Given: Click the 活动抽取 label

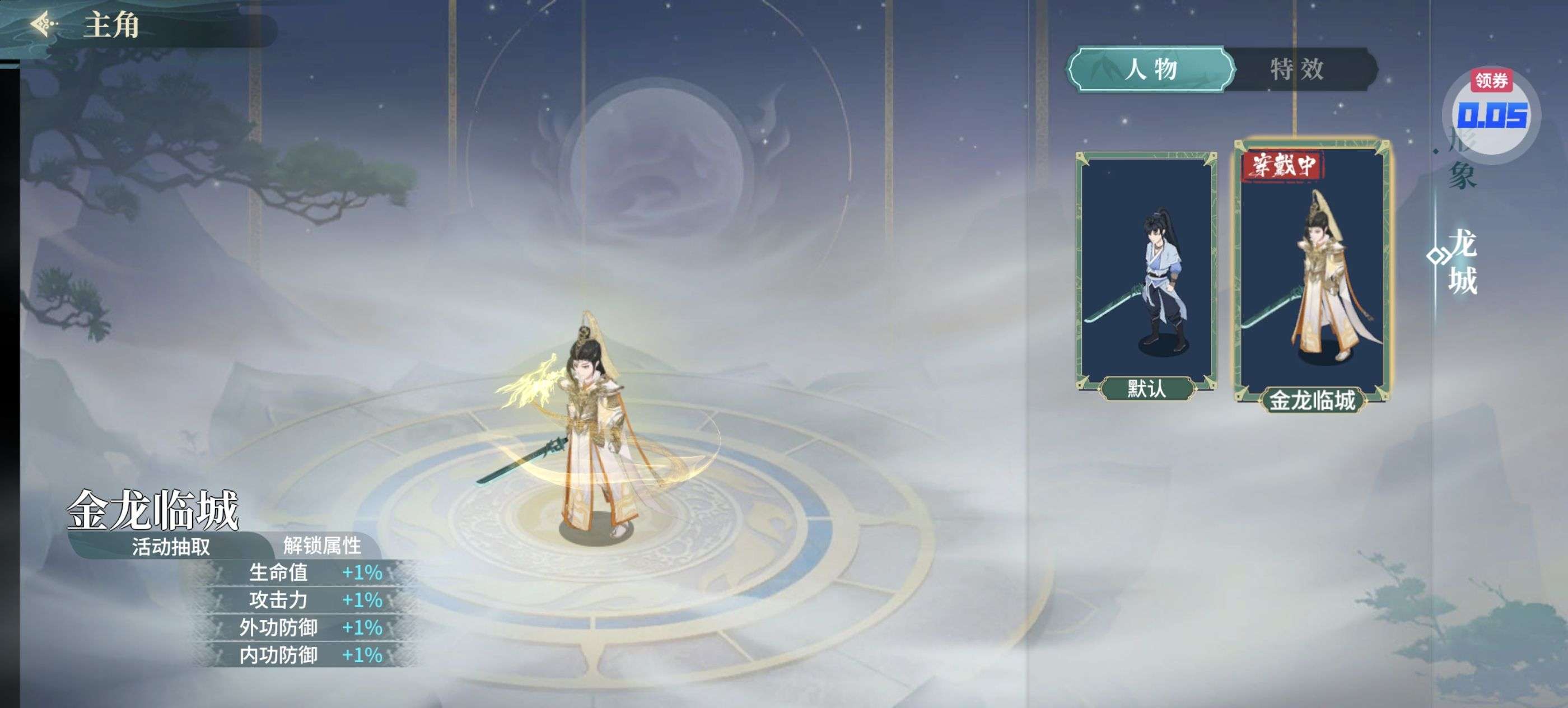Looking at the screenshot, I should [171, 546].
